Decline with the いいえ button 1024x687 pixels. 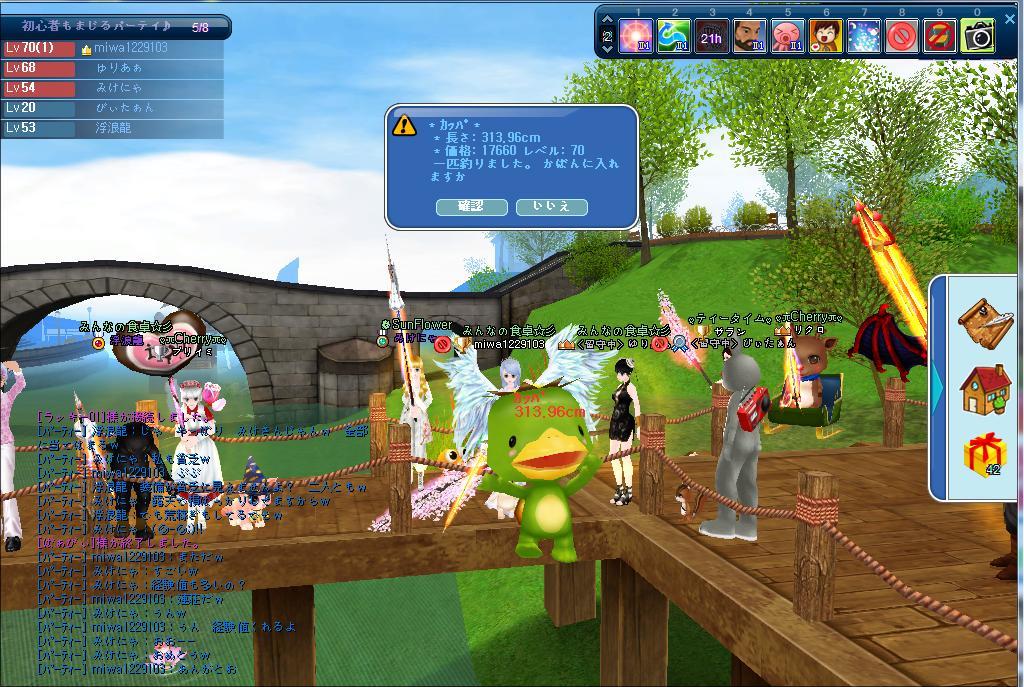point(551,207)
